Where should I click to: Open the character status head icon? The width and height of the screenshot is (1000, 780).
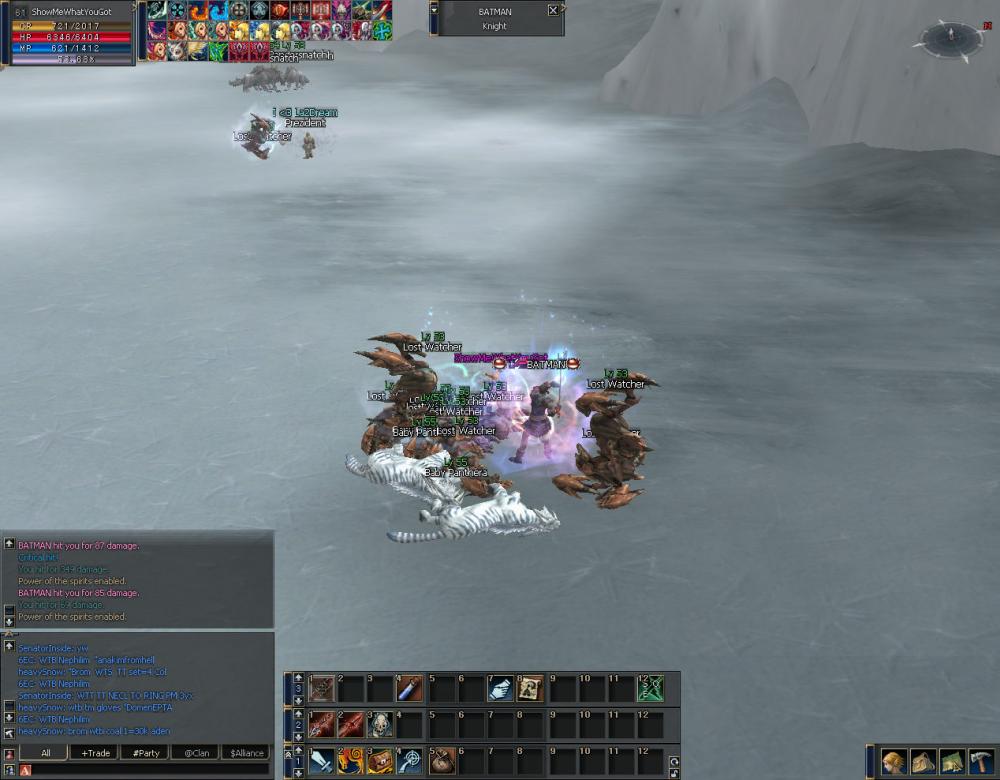pos(894,762)
